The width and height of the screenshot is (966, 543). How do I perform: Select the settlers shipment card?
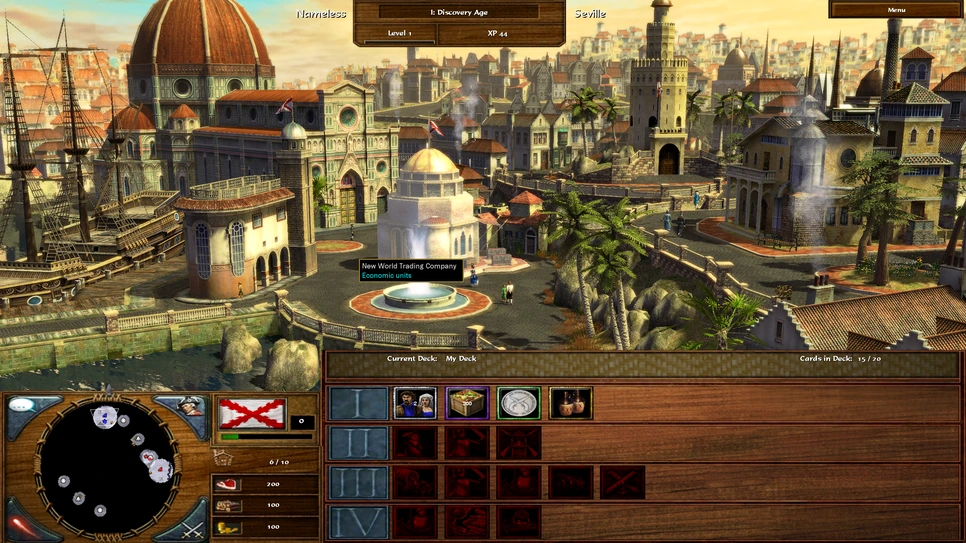(x=415, y=403)
